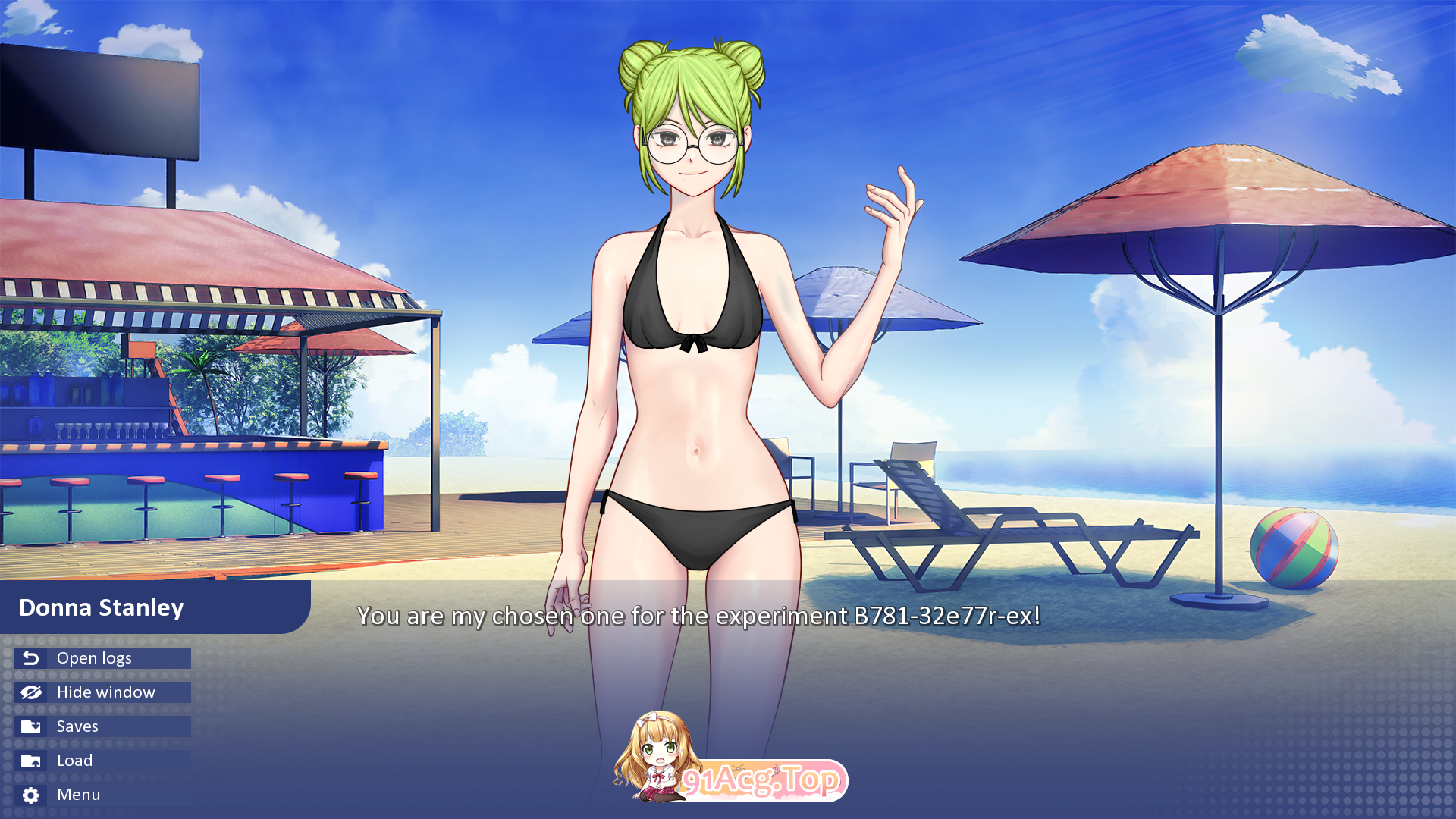Select the save folder icon next to Saves
Image resolution: width=1456 pixels, height=819 pixels.
(30, 726)
